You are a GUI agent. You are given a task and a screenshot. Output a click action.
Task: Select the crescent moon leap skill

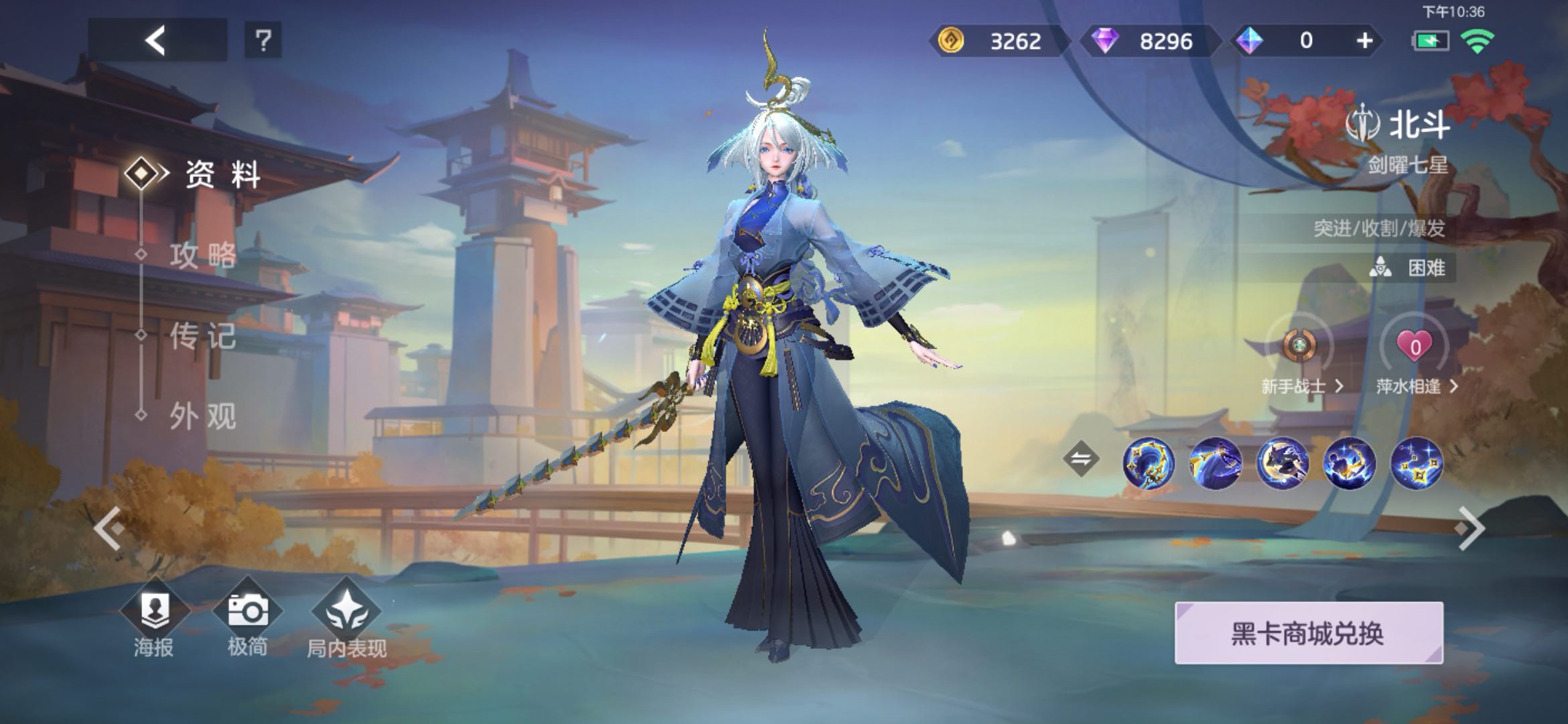tap(1282, 463)
